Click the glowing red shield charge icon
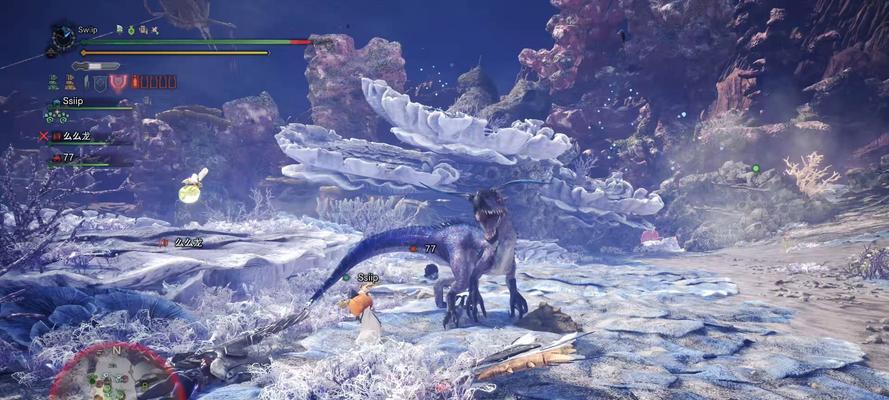889x400 pixels. pyautogui.click(x=119, y=83)
